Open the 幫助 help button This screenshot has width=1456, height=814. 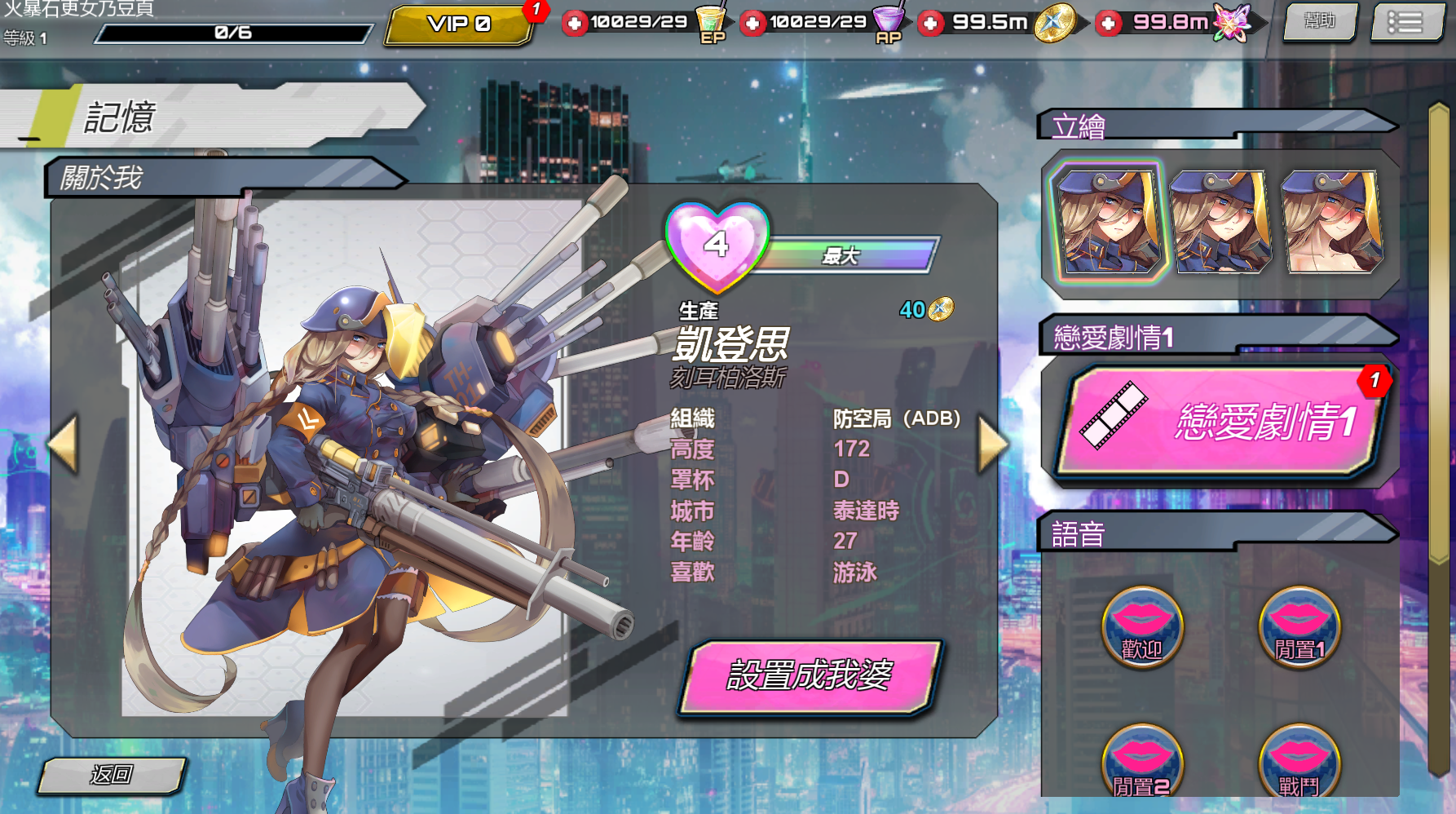pyautogui.click(x=1320, y=21)
